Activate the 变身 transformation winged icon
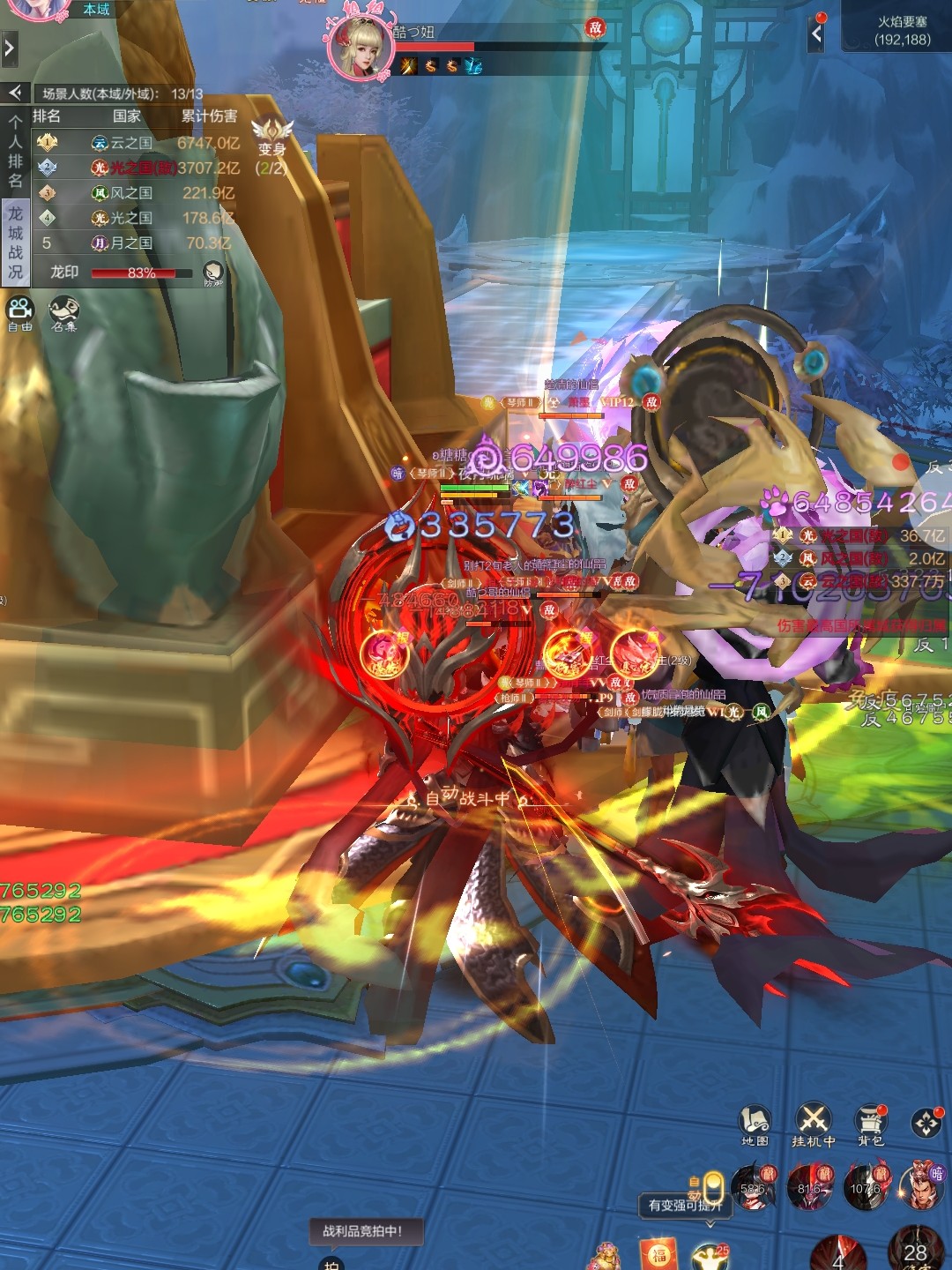This screenshot has width=952, height=1270. [x=271, y=134]
